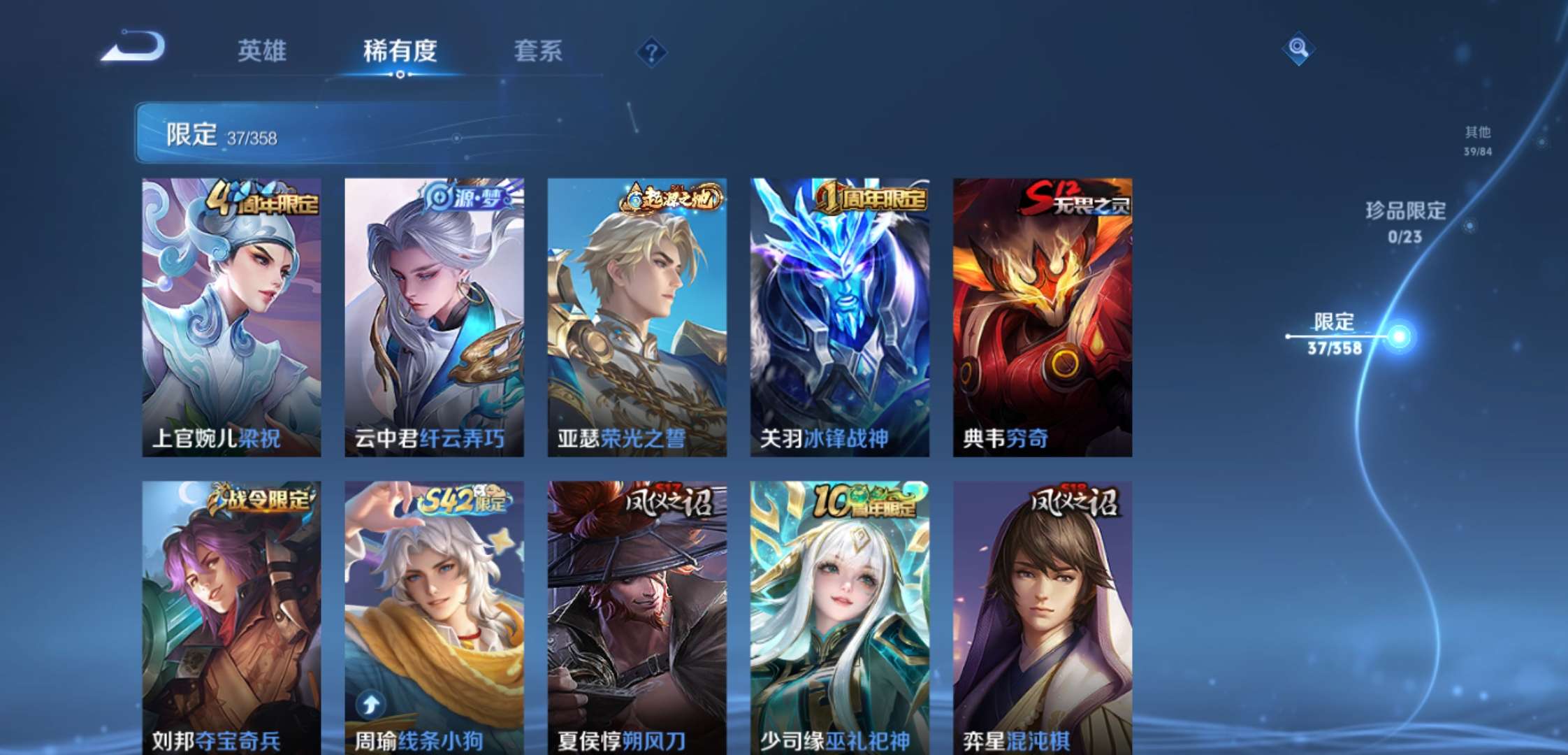
Task: Switch to the 套系 tab
Action: coord(539,52)
